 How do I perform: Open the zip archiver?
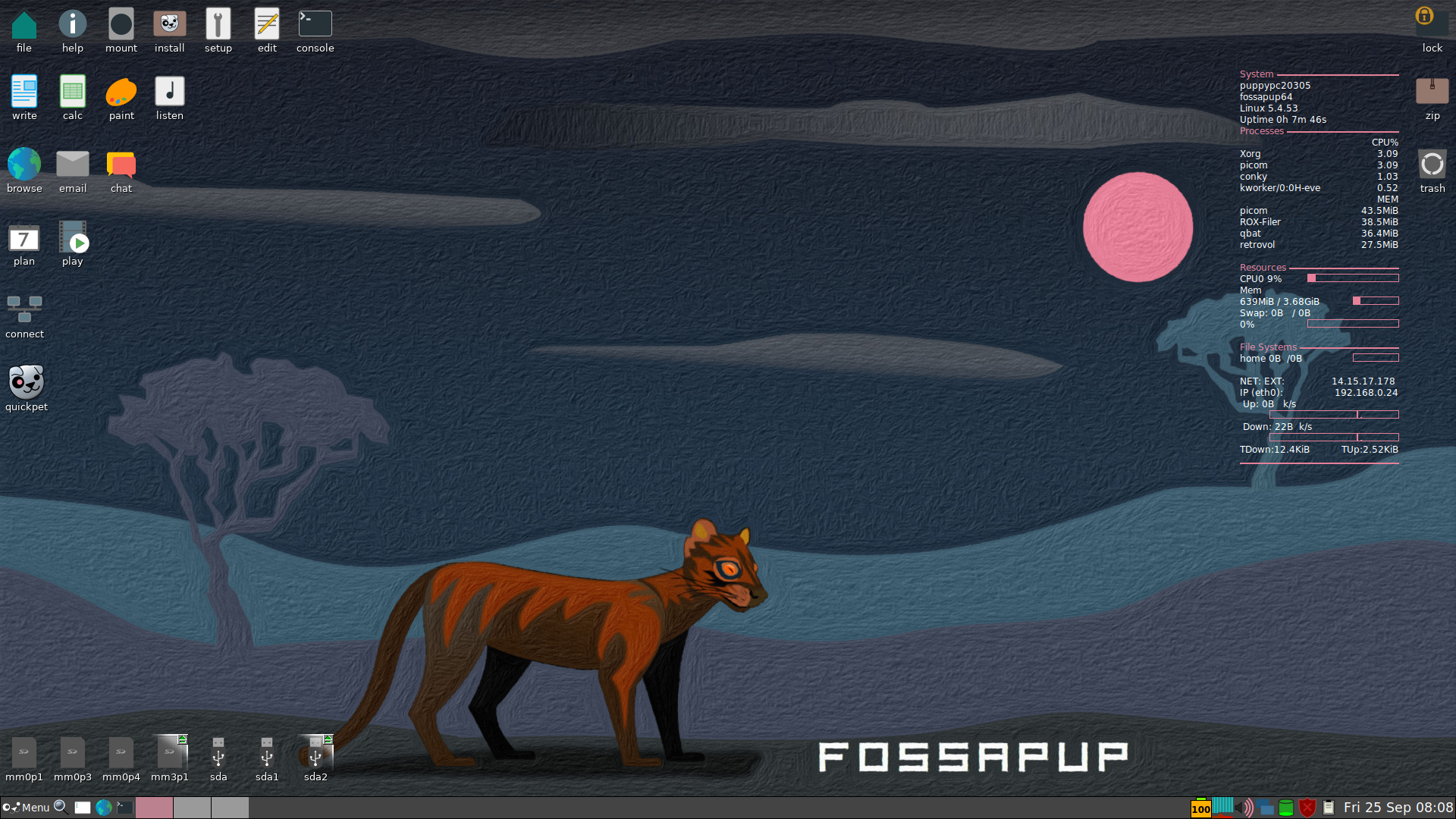(x=1432, y=91)
